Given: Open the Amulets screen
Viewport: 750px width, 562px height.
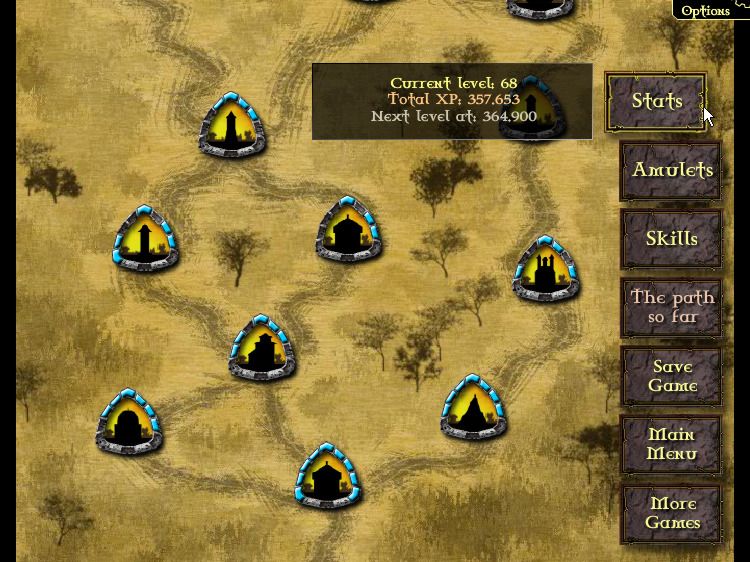Looking at the screenshot, I should point(671,170).
